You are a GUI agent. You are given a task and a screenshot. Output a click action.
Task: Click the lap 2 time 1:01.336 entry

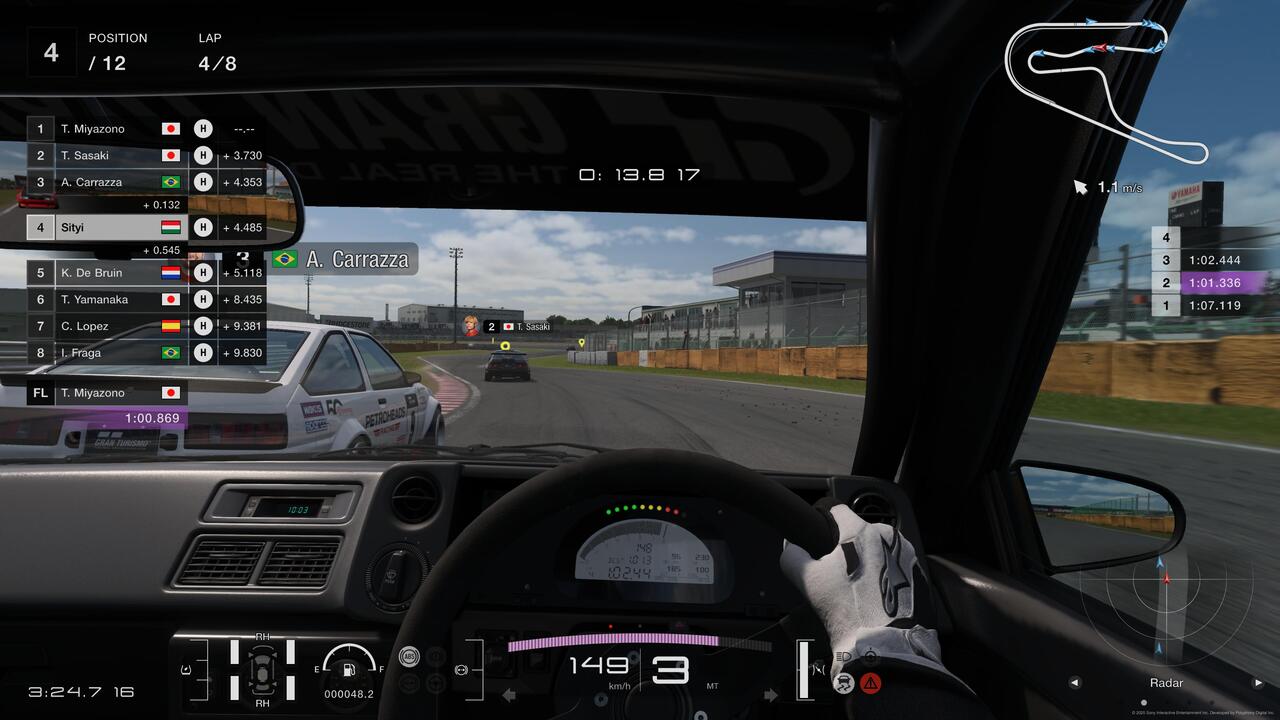pos(1212,283)
